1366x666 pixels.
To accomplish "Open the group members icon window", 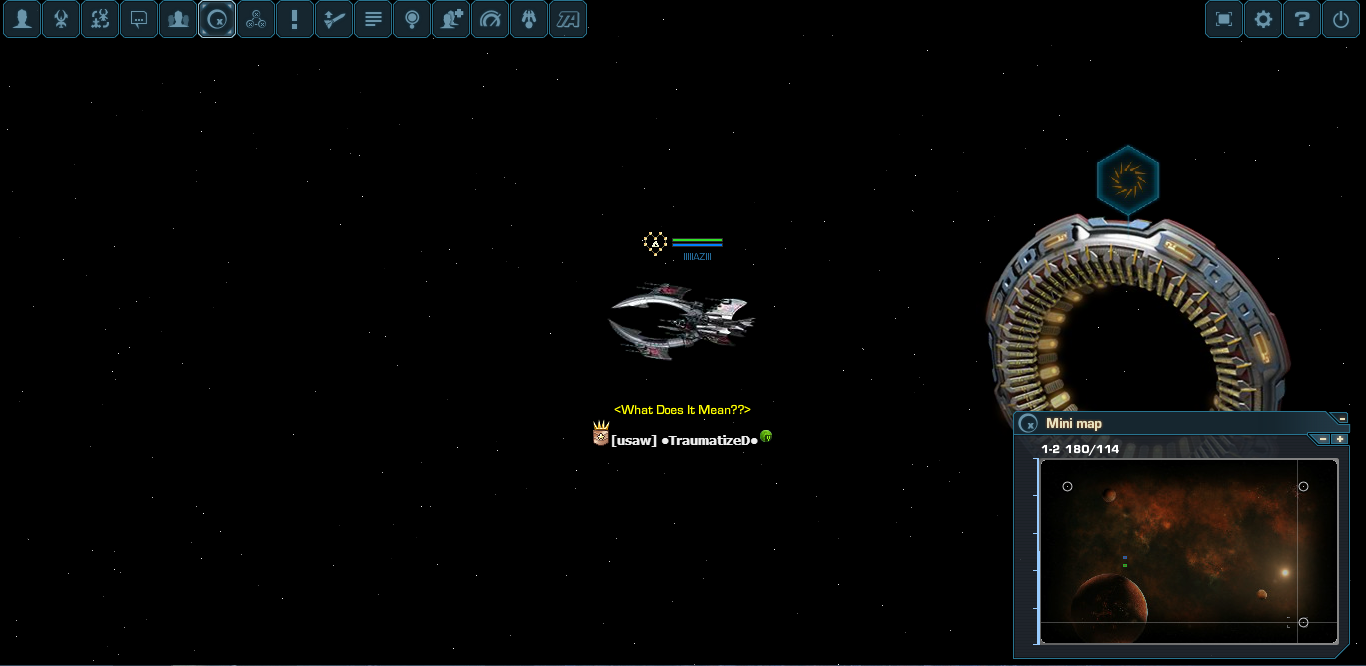I will (178, 19).
